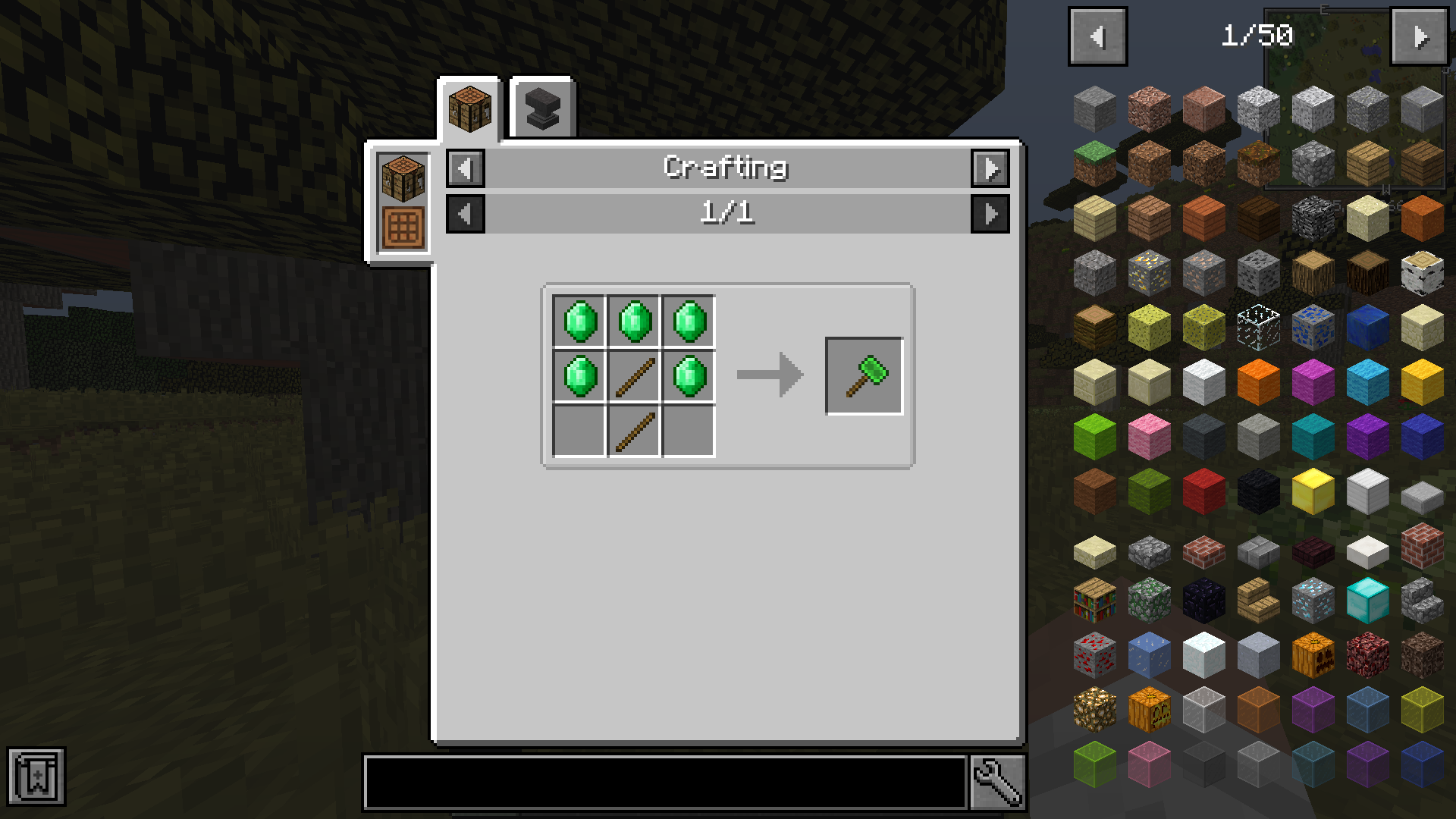Choose the diamond block in item list
The height and width of the screenshot is (819, 1456).
point(1367,600)
